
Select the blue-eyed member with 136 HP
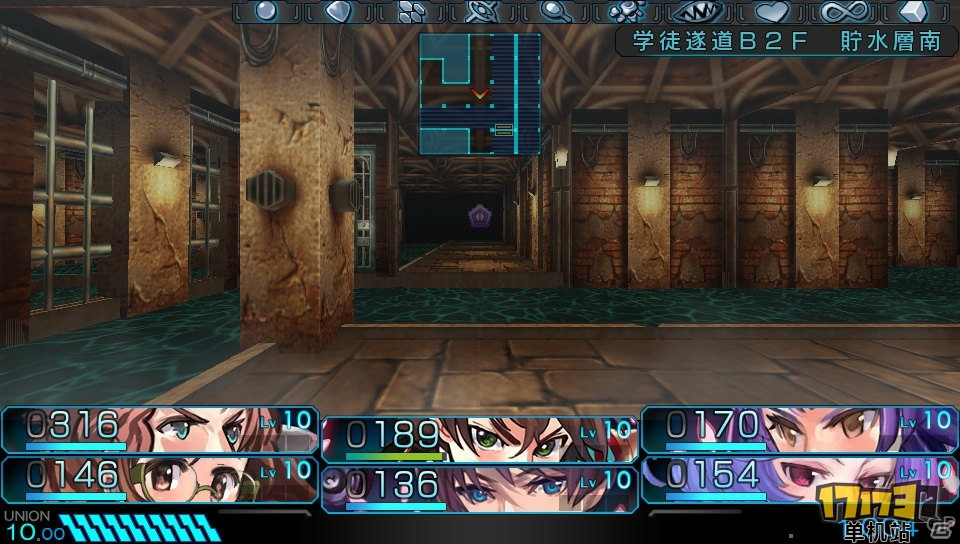pyautogui.click(x=480, y=487)
